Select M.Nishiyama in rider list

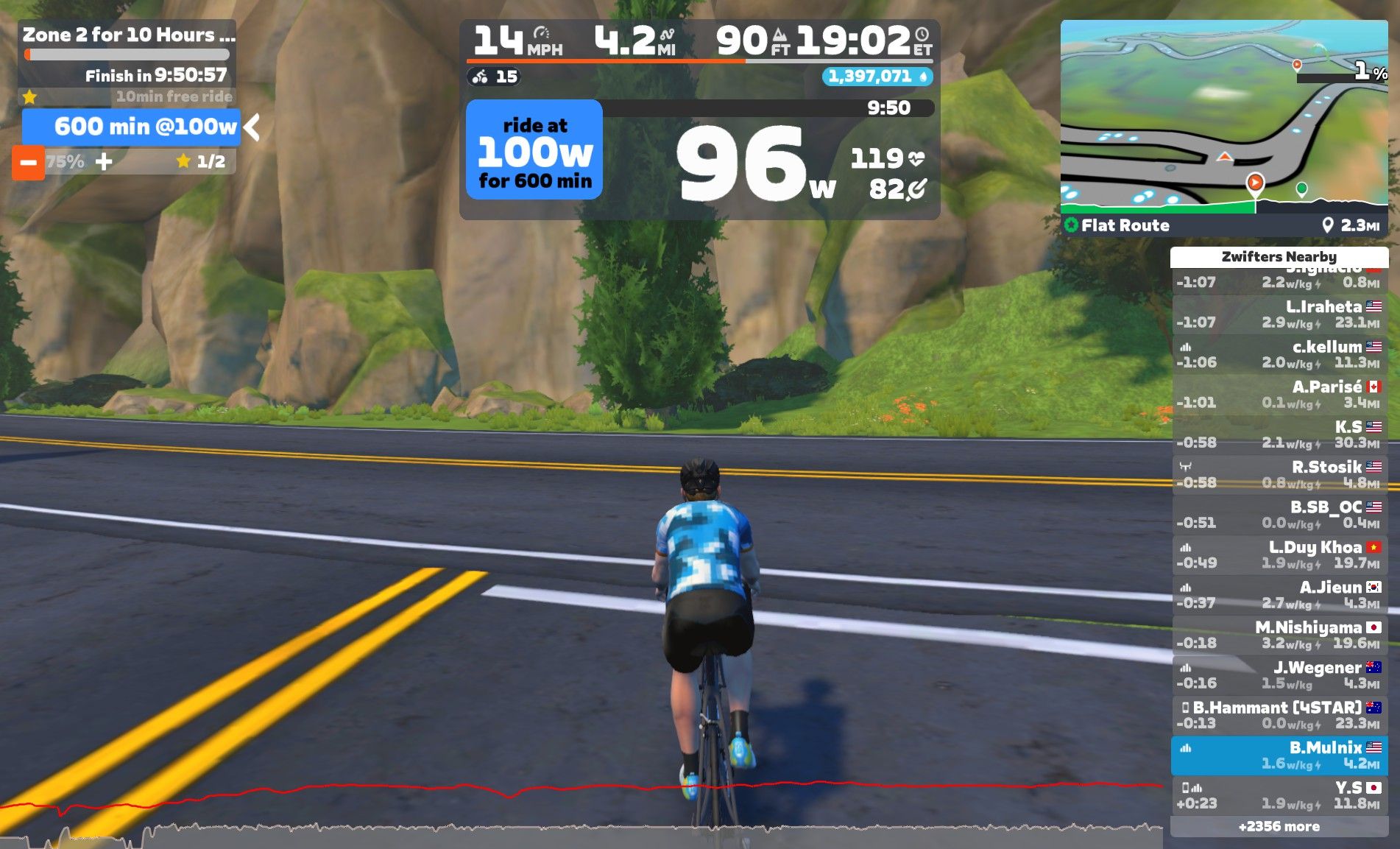1279,635
